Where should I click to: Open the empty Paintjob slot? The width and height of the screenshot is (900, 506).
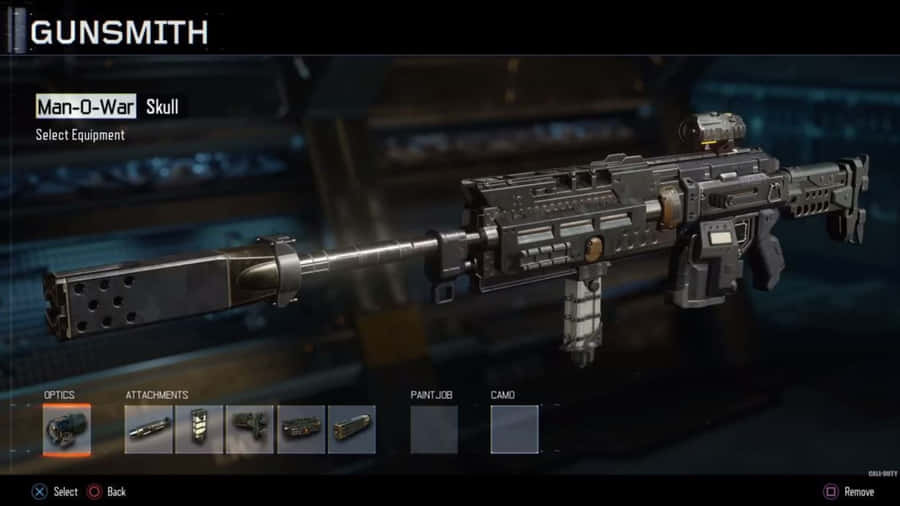tap(434, 429)
